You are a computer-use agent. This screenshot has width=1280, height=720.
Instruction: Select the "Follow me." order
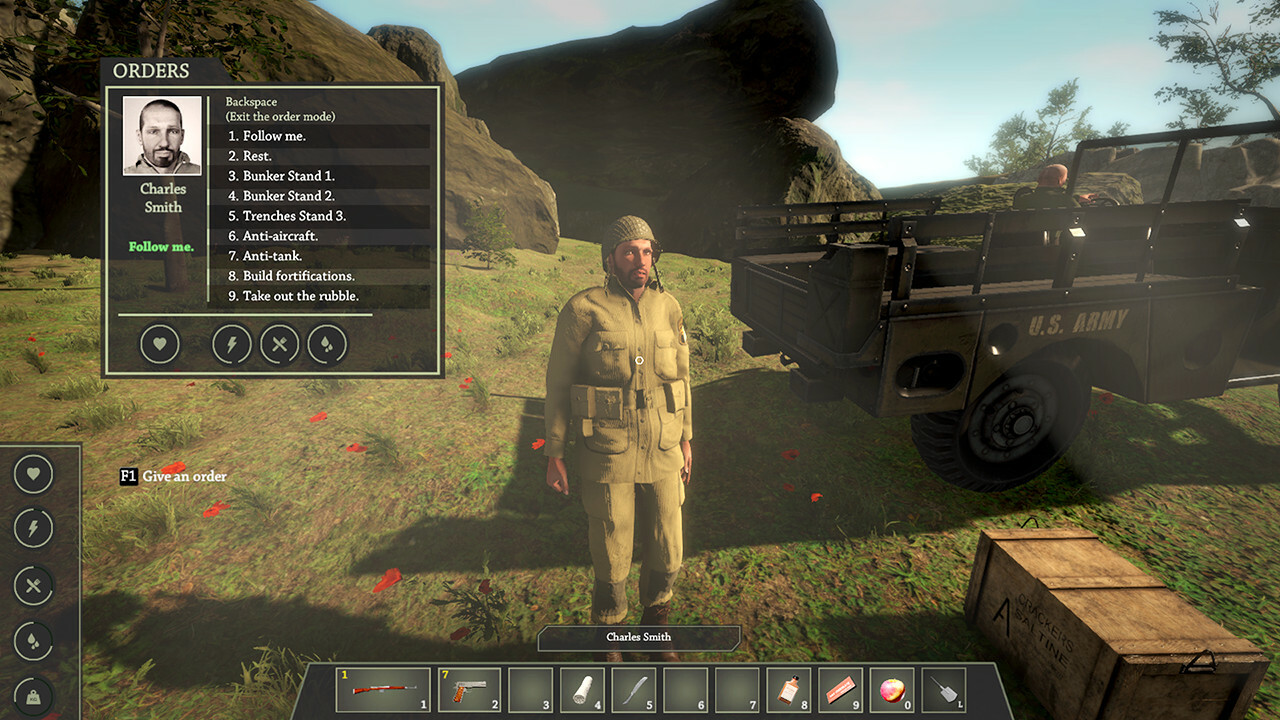pos(275,136)
